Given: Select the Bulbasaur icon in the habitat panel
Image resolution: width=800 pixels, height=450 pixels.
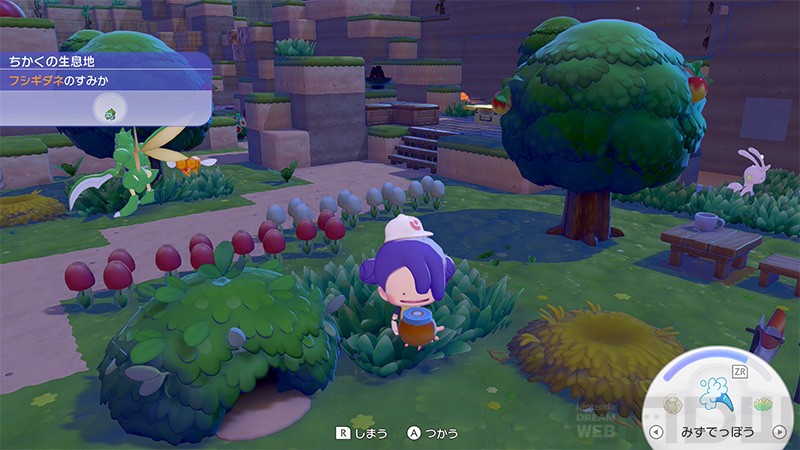Looking at the screenshot, I should click(x=108, y=110).
